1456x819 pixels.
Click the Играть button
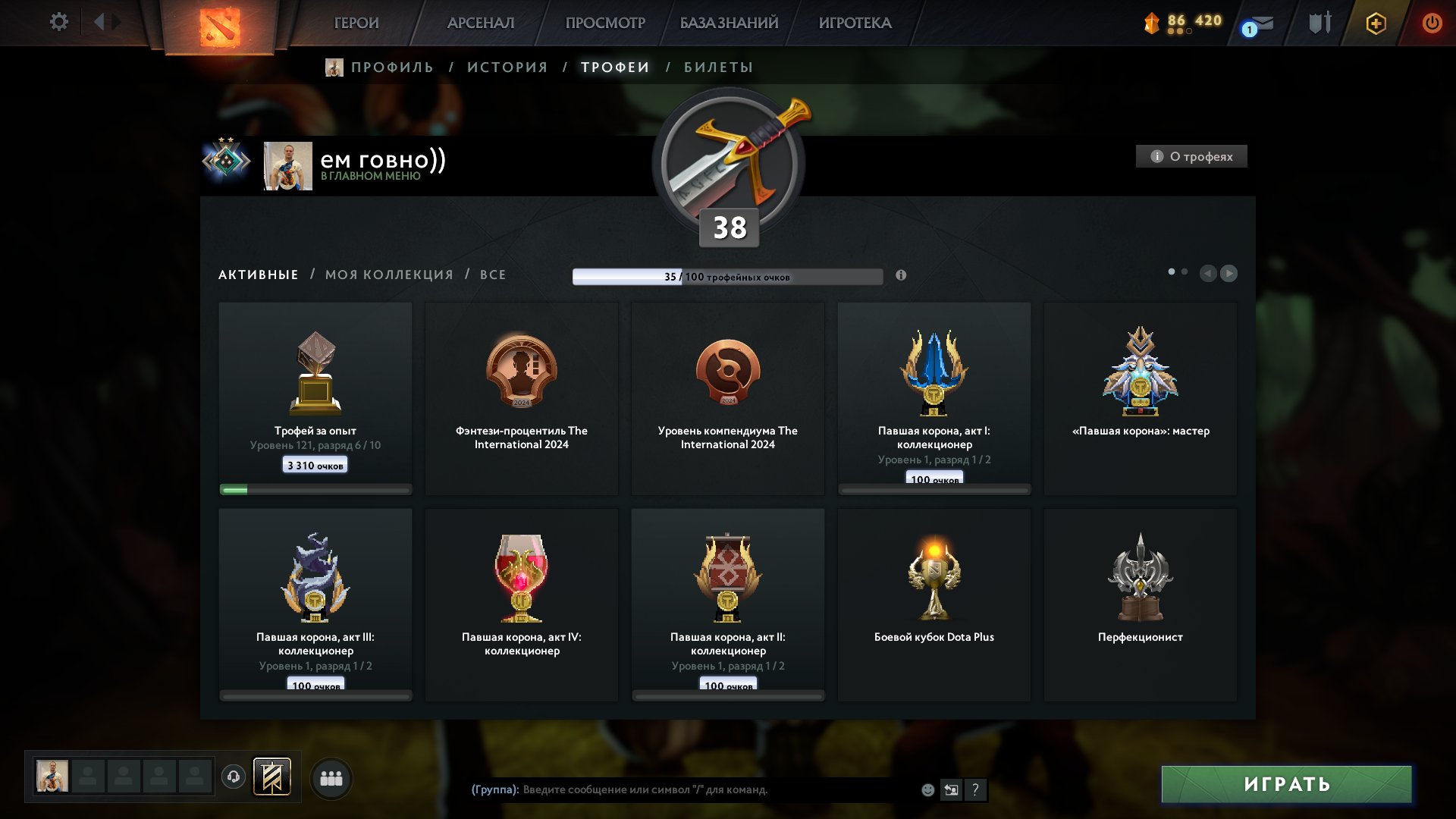point(1286,784)
